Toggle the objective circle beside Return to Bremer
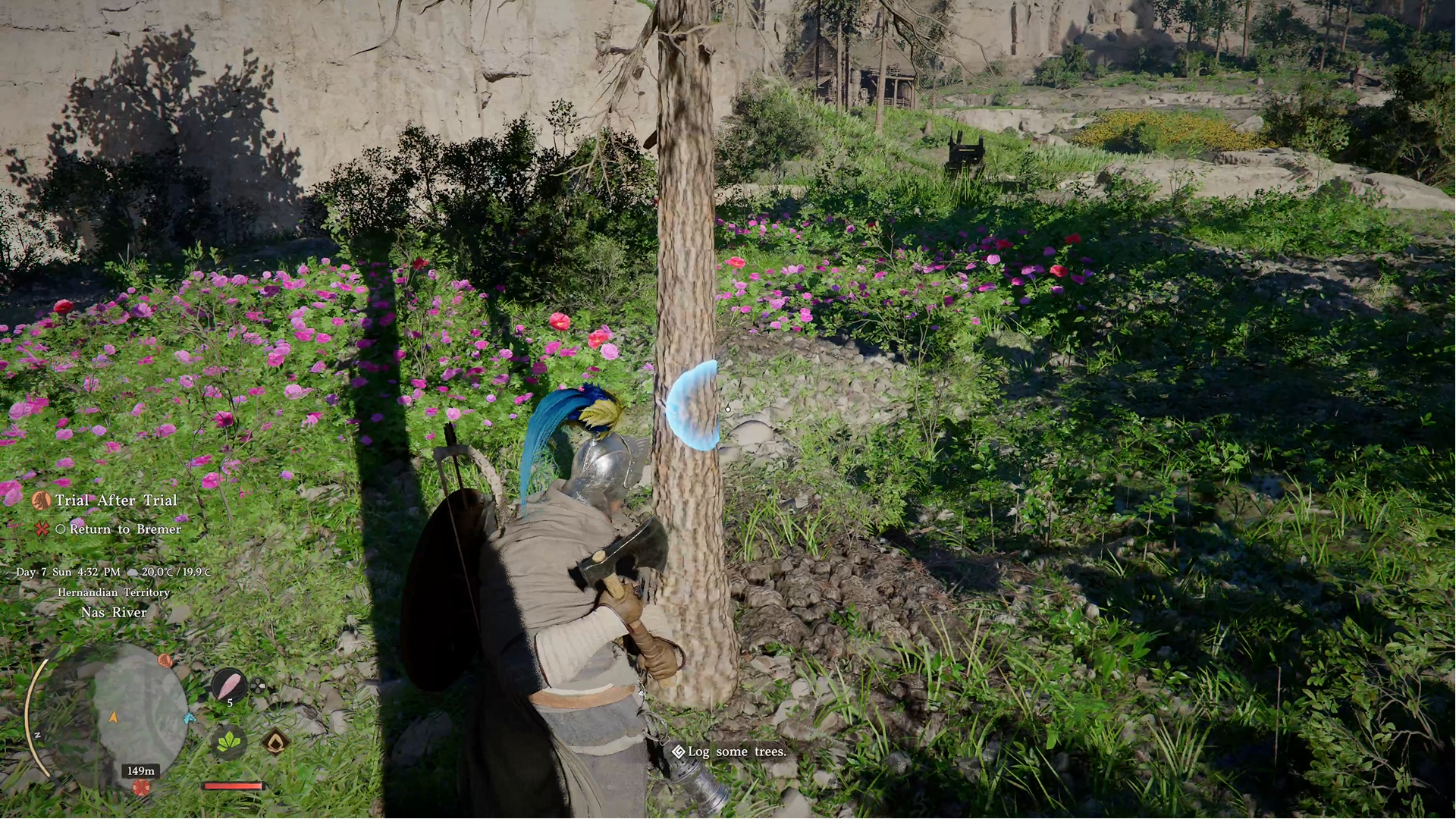 tap(64, 529)
